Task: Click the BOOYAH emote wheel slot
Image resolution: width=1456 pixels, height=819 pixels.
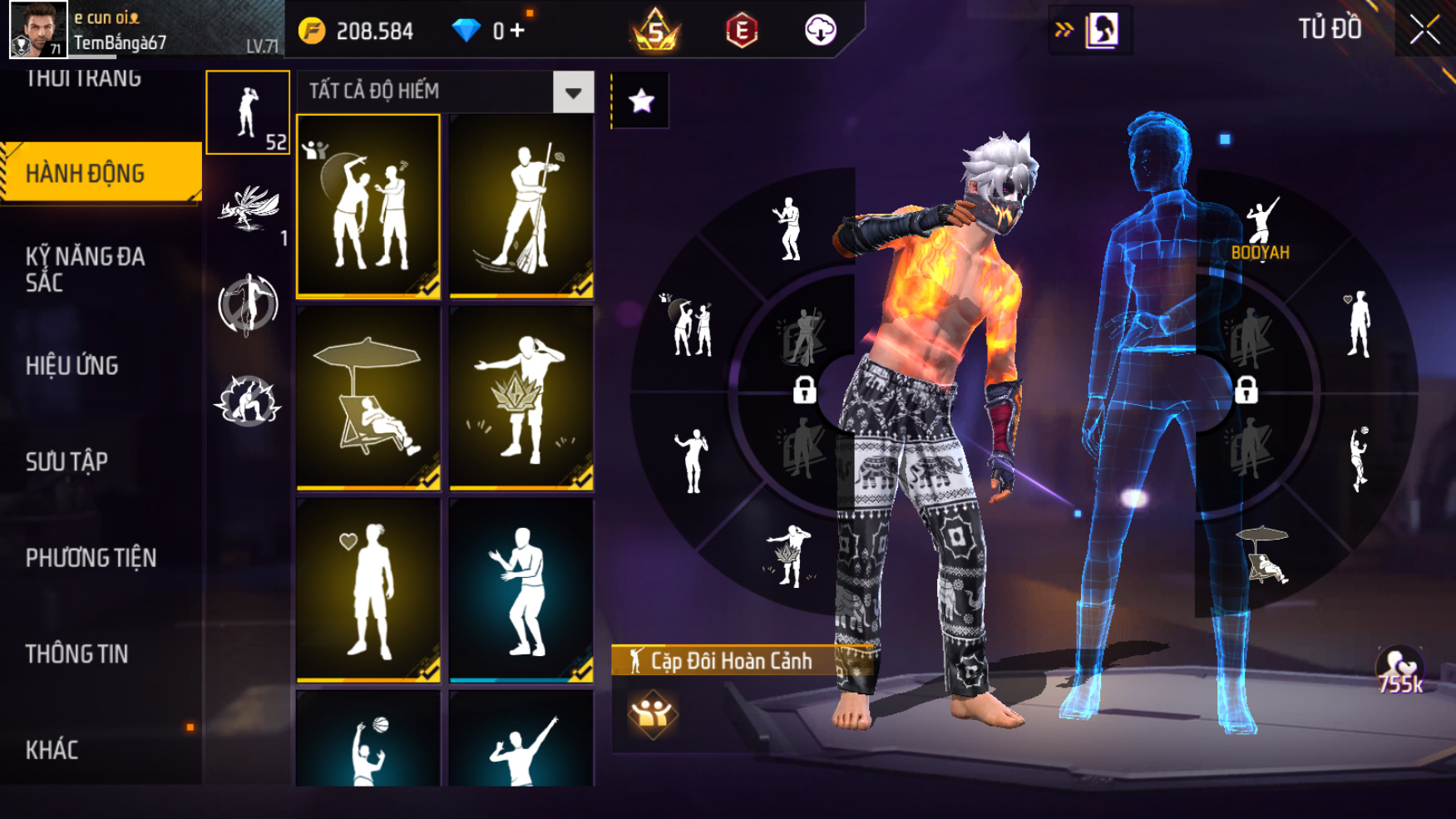Action: 1261,229
